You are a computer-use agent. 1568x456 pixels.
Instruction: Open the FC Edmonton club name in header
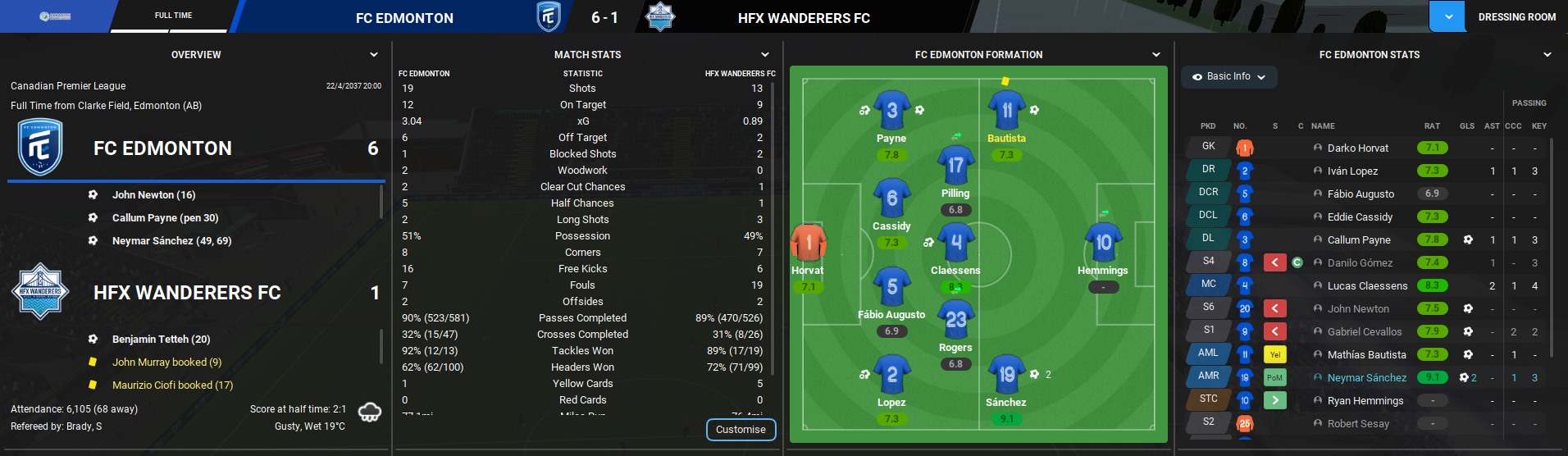tap(404, 18)
